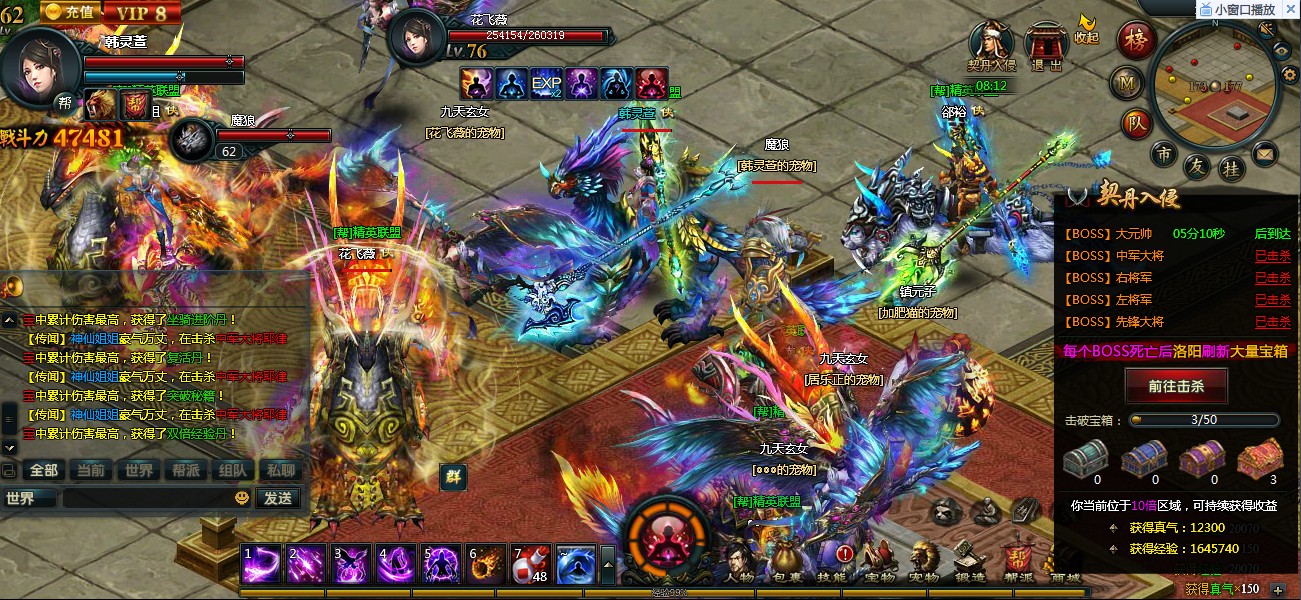Exit the event via 退出 icon
This screenshot has height=600, width=1301.
click(1046, 45)
